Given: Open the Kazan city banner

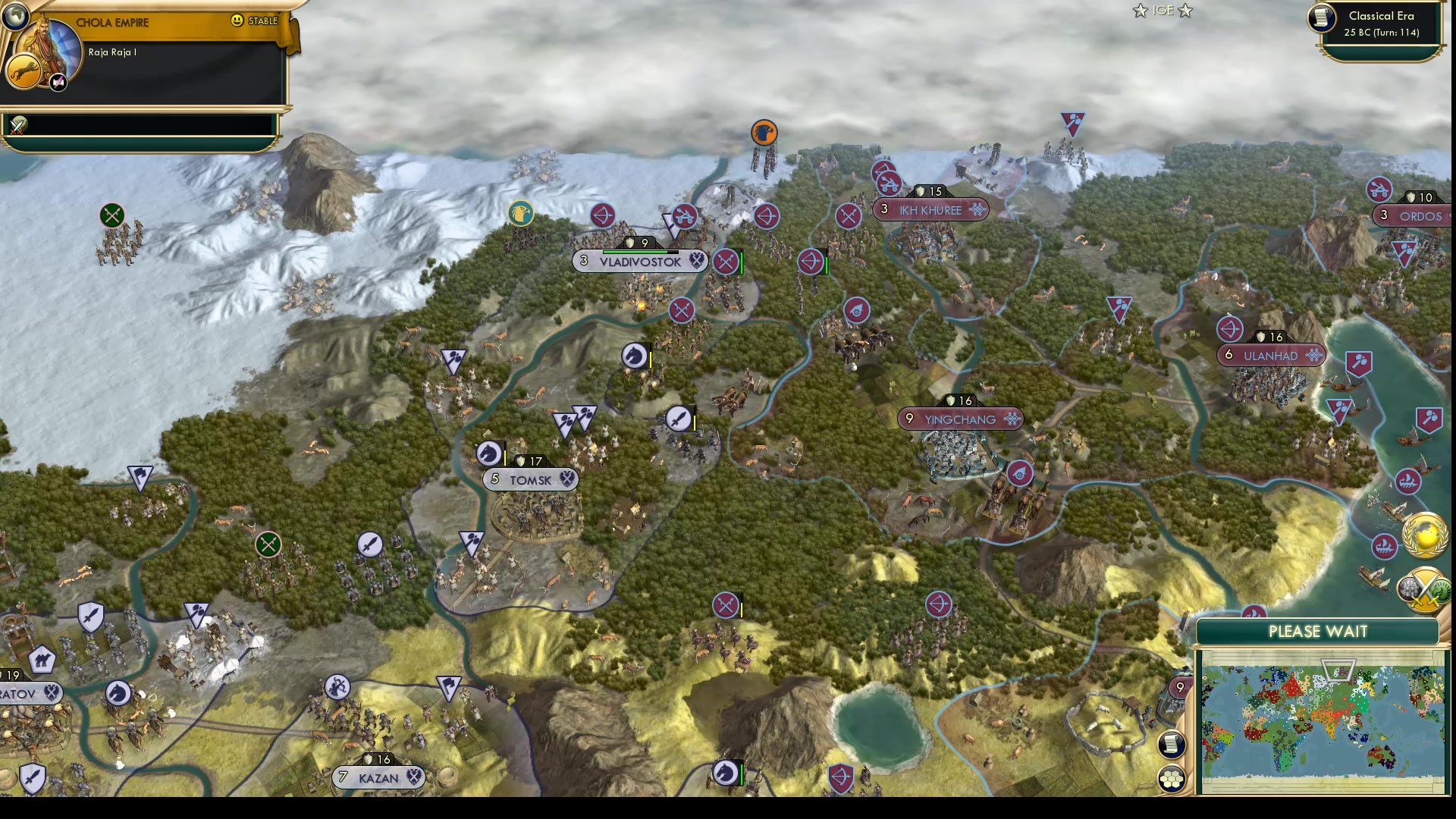Looking at the screenshot, I should click(x=379, y=777).
